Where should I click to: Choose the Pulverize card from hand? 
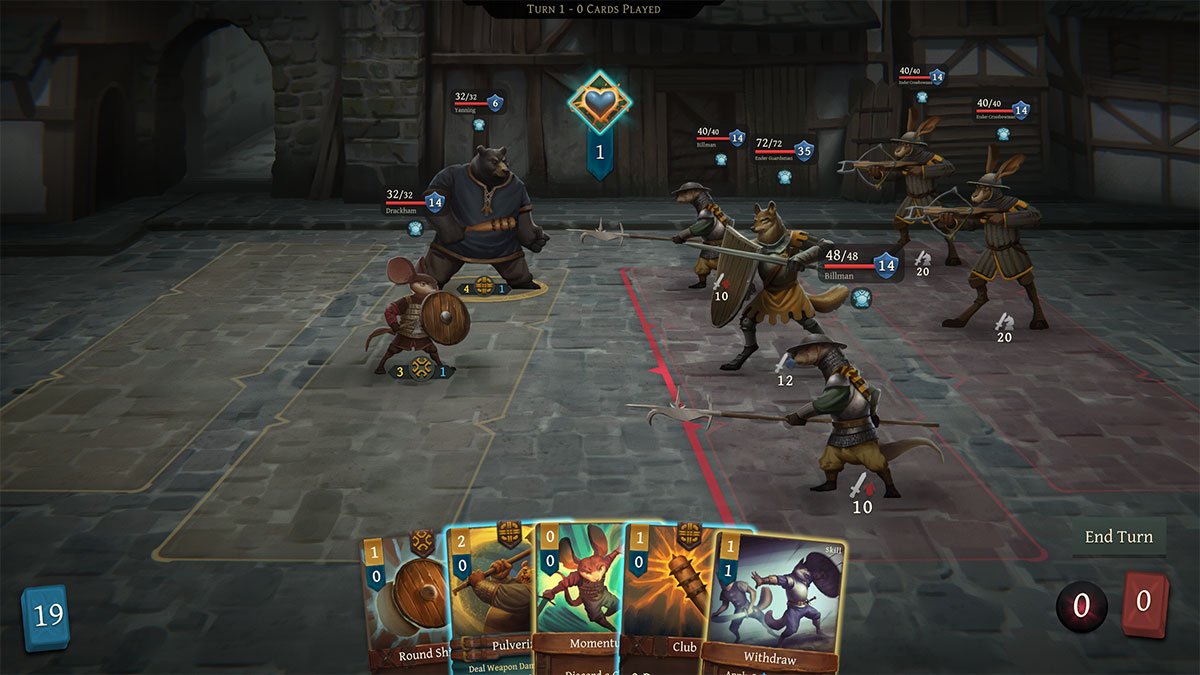click(x=489, y=600)
